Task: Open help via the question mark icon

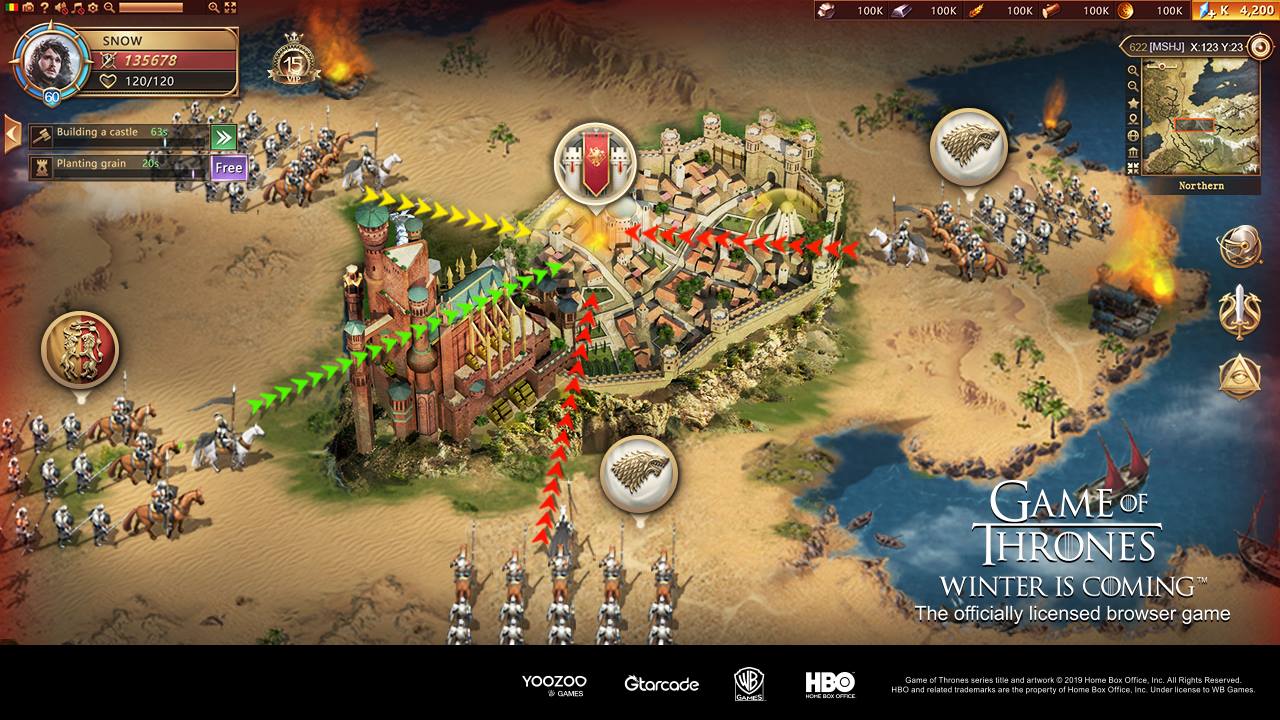Action: click(44, 8)
